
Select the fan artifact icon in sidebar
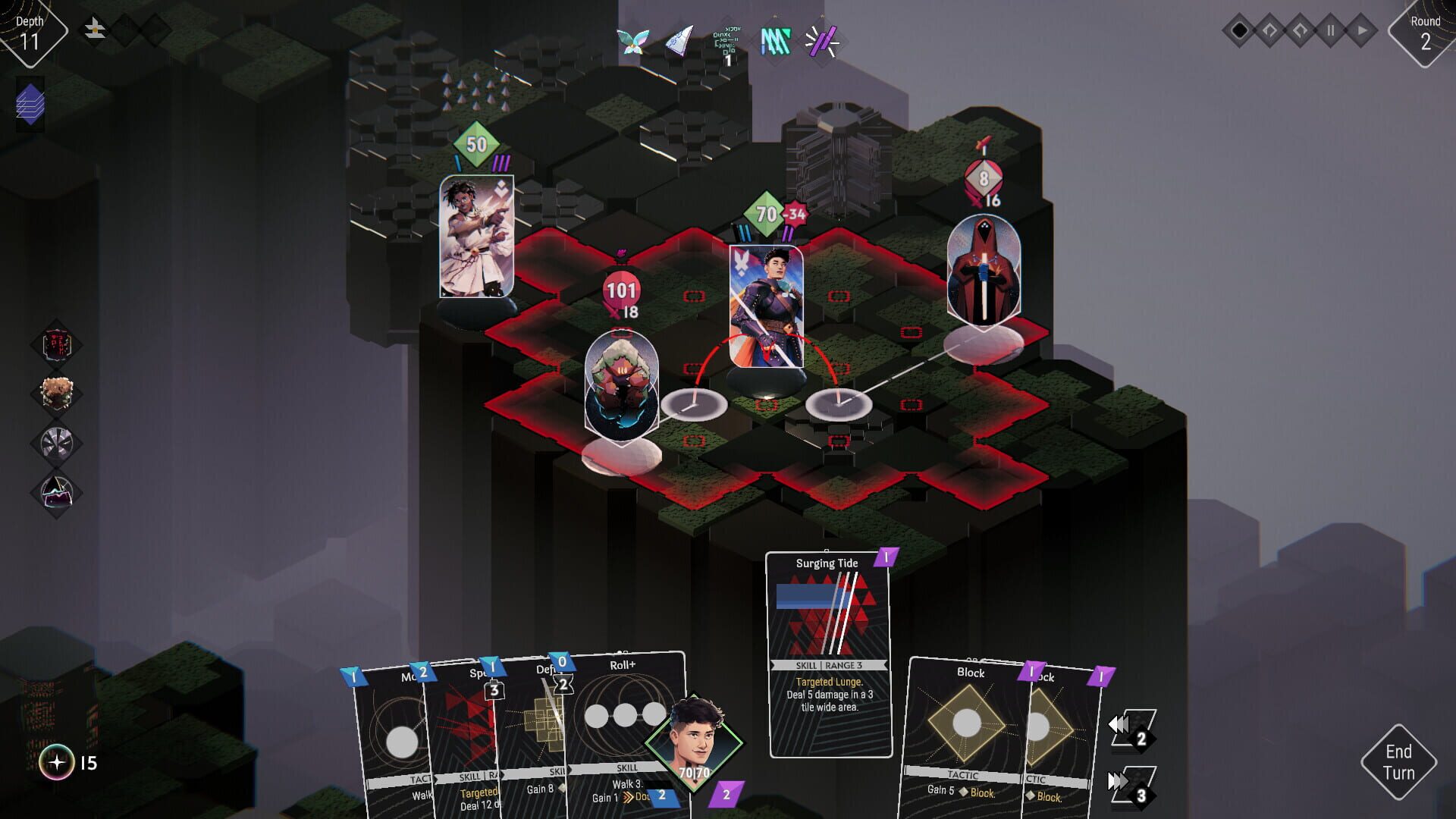(x=59, y=440)
